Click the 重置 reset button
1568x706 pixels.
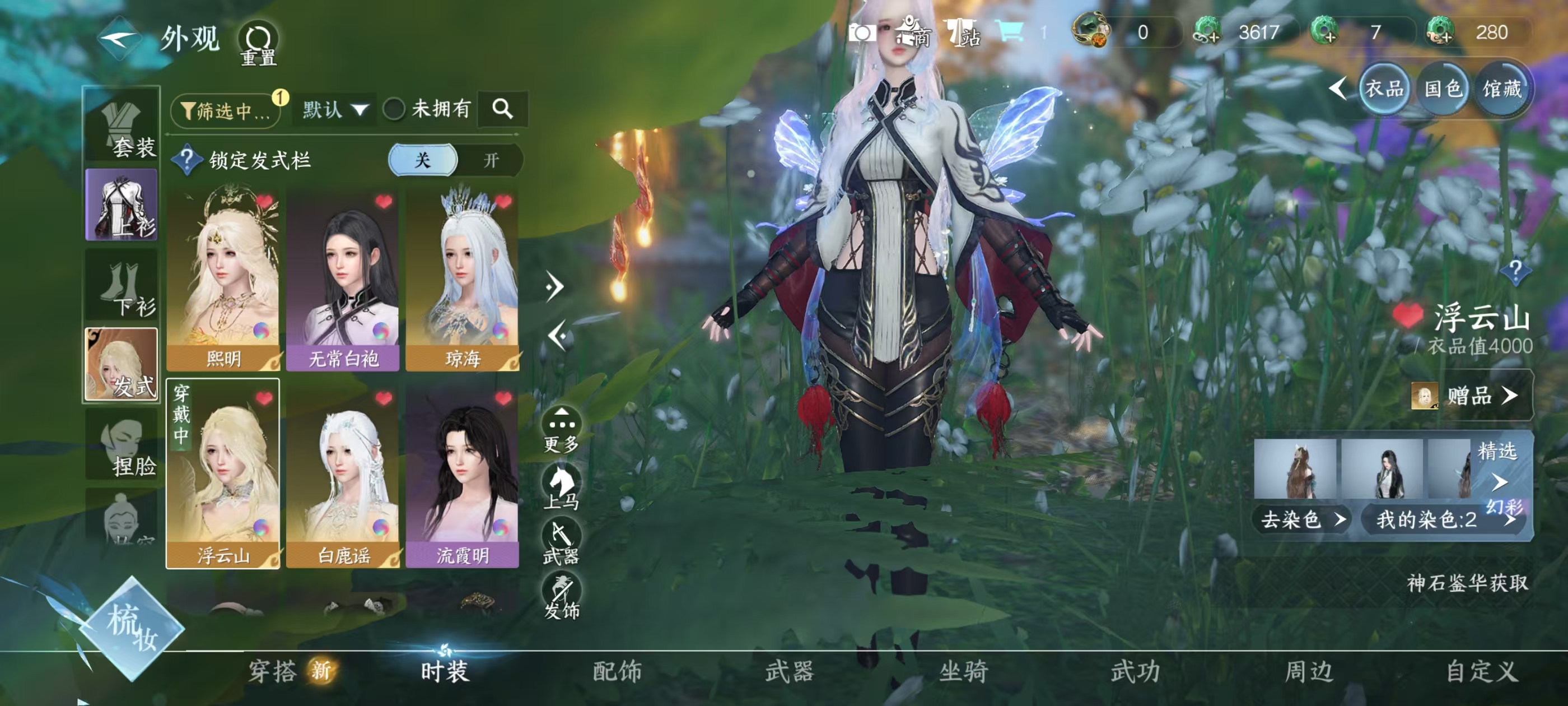[258, 43]
